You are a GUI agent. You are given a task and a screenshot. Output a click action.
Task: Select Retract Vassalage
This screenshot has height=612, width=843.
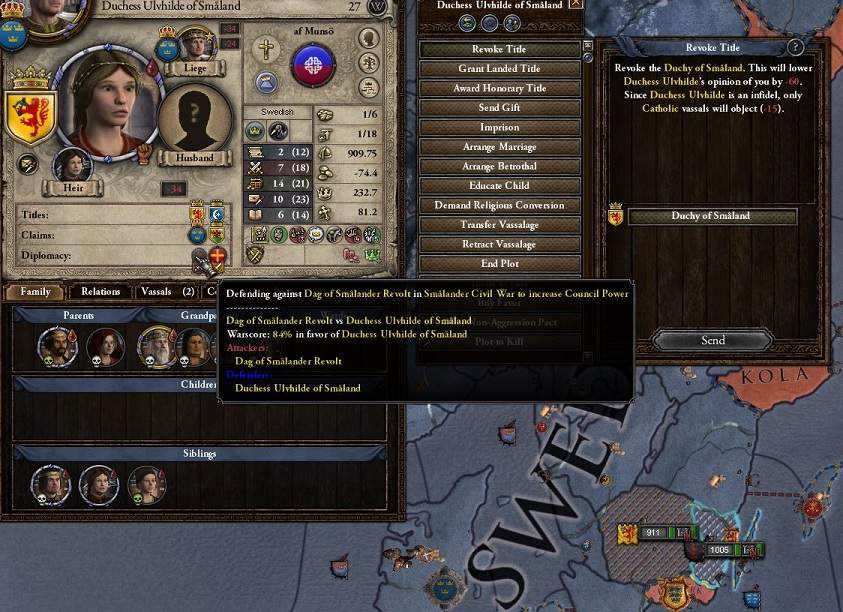[499, 244]
